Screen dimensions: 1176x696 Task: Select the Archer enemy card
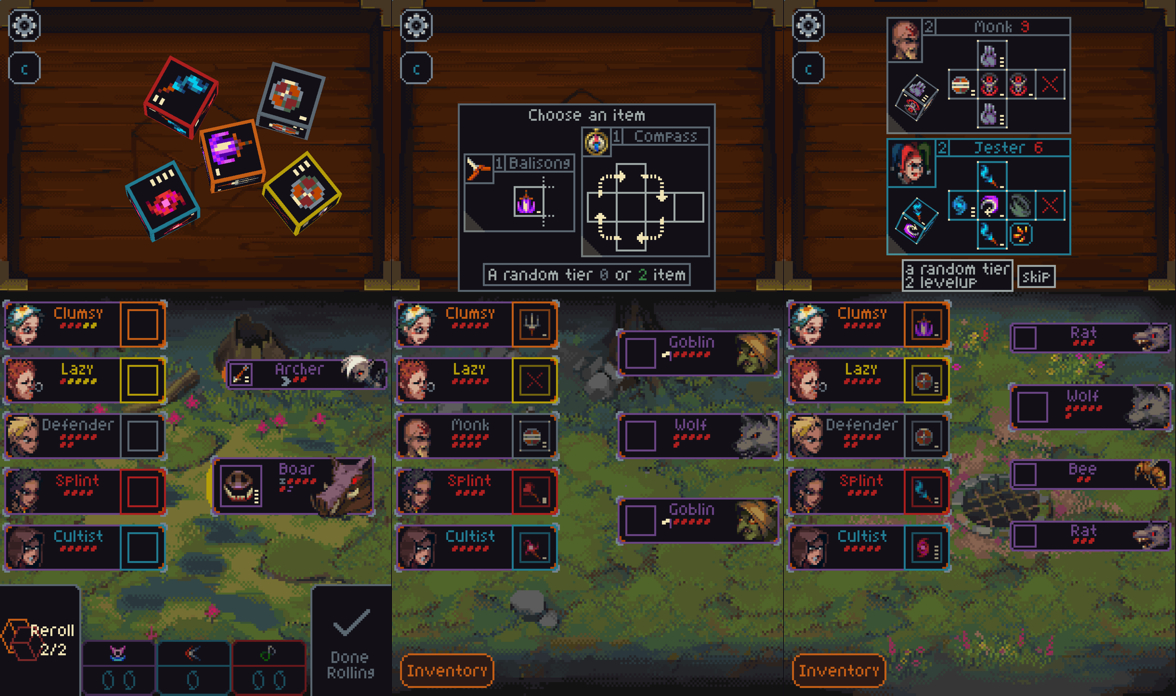point(305,374)
